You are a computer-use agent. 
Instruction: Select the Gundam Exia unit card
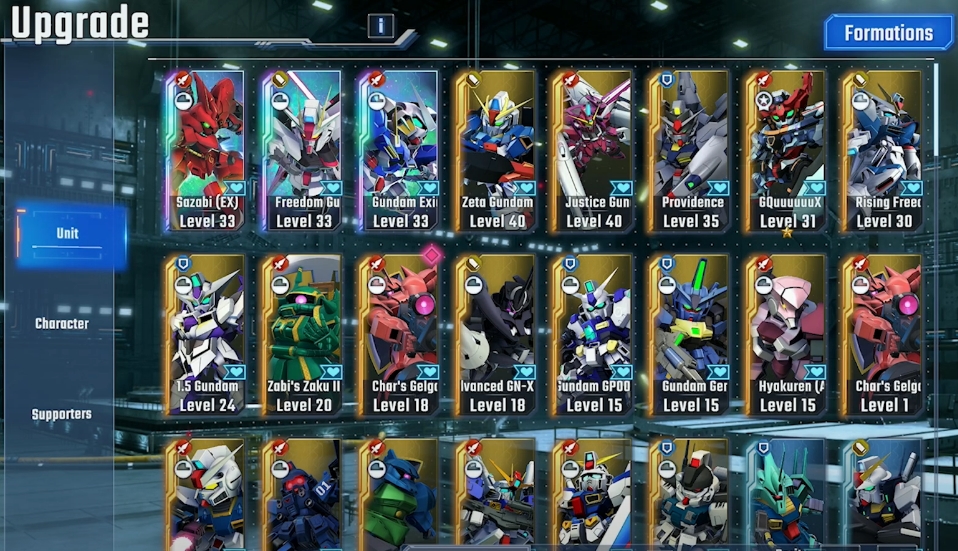coord(399,150)
